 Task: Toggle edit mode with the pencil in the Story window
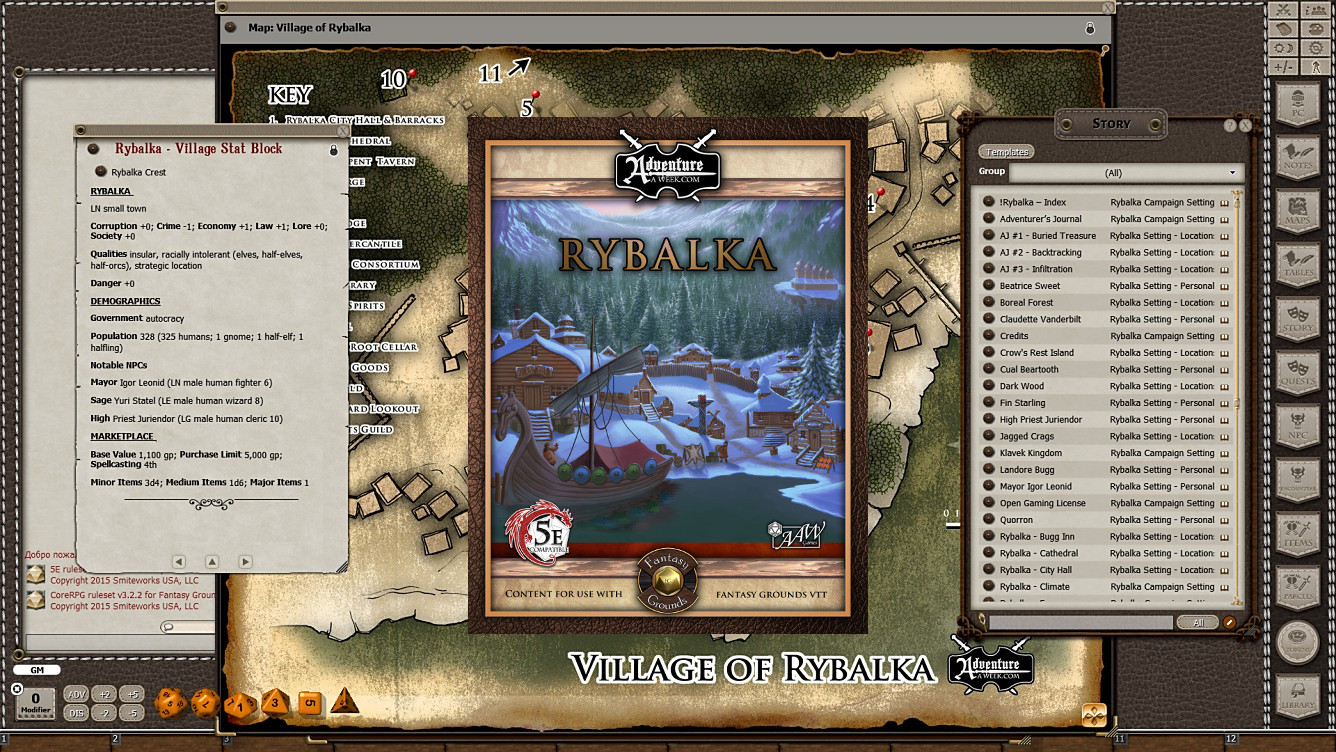pos(1228,621)
